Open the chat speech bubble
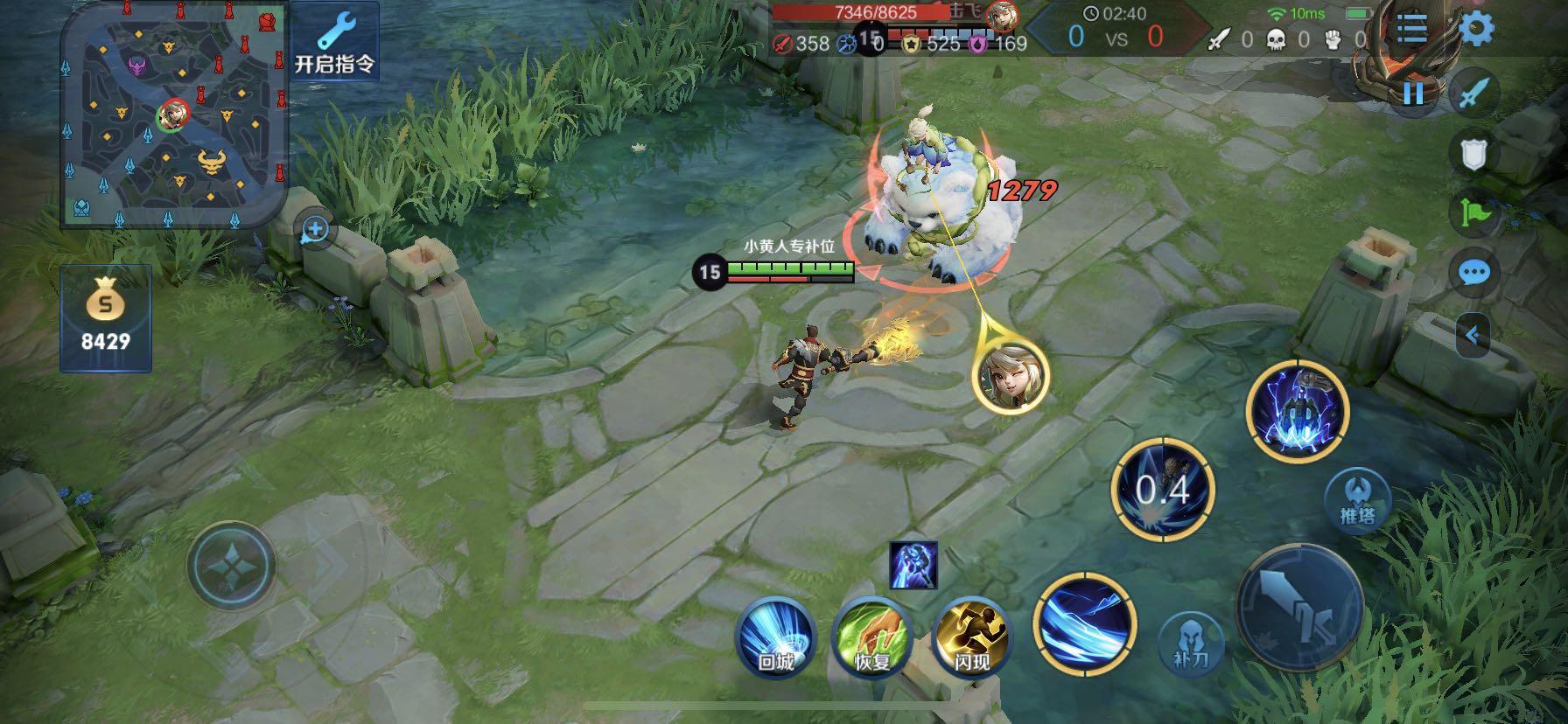This screenshot has width=1568, height=724. [1474, 273]
